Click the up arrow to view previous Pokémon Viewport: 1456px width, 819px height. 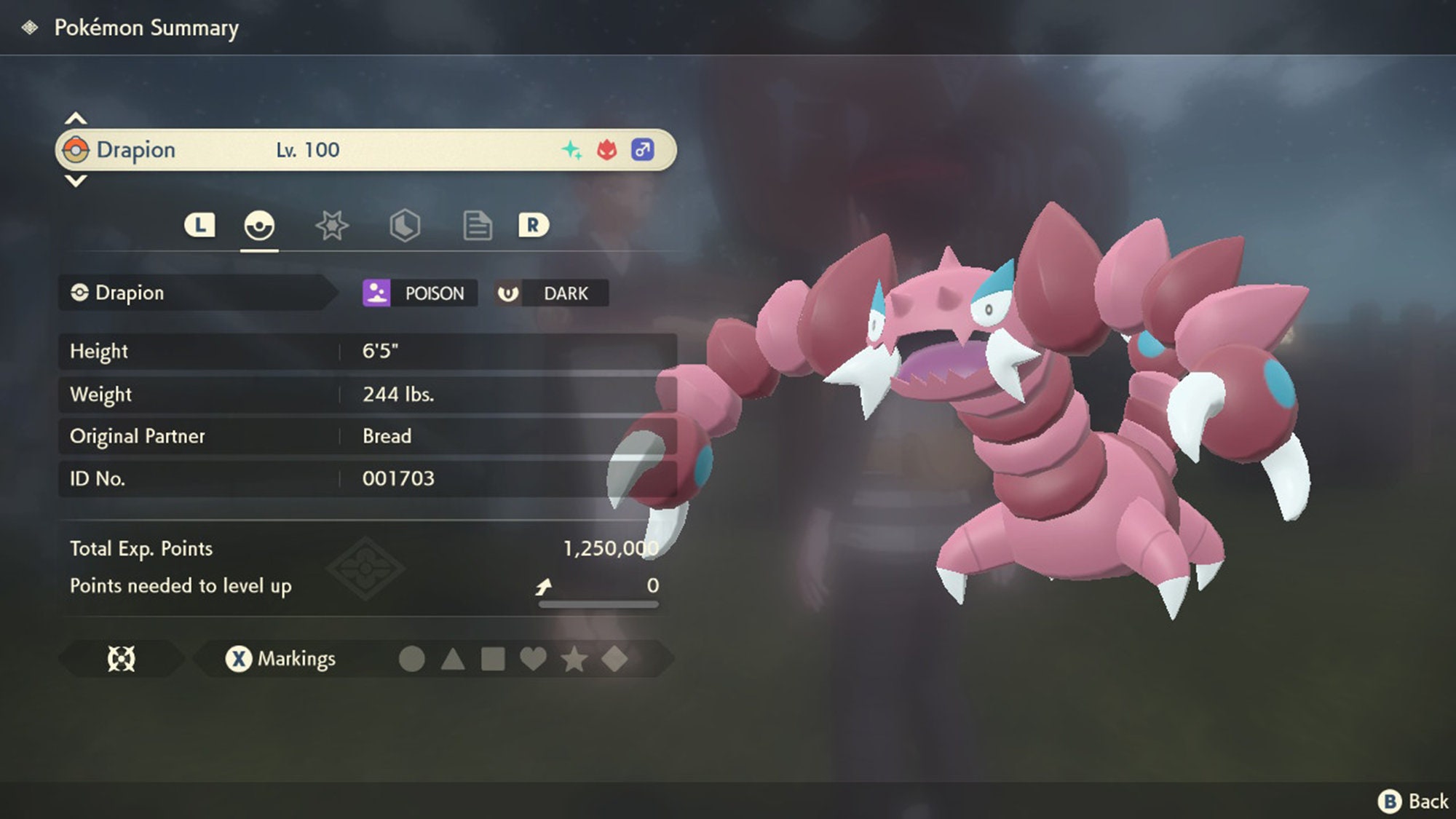coord(75,119)
